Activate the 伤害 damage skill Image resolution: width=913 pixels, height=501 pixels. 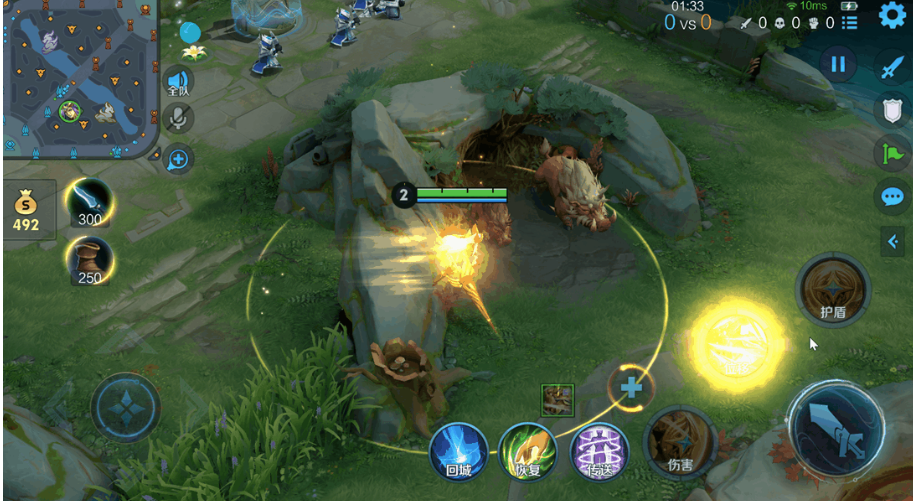[x=678, y=442]
